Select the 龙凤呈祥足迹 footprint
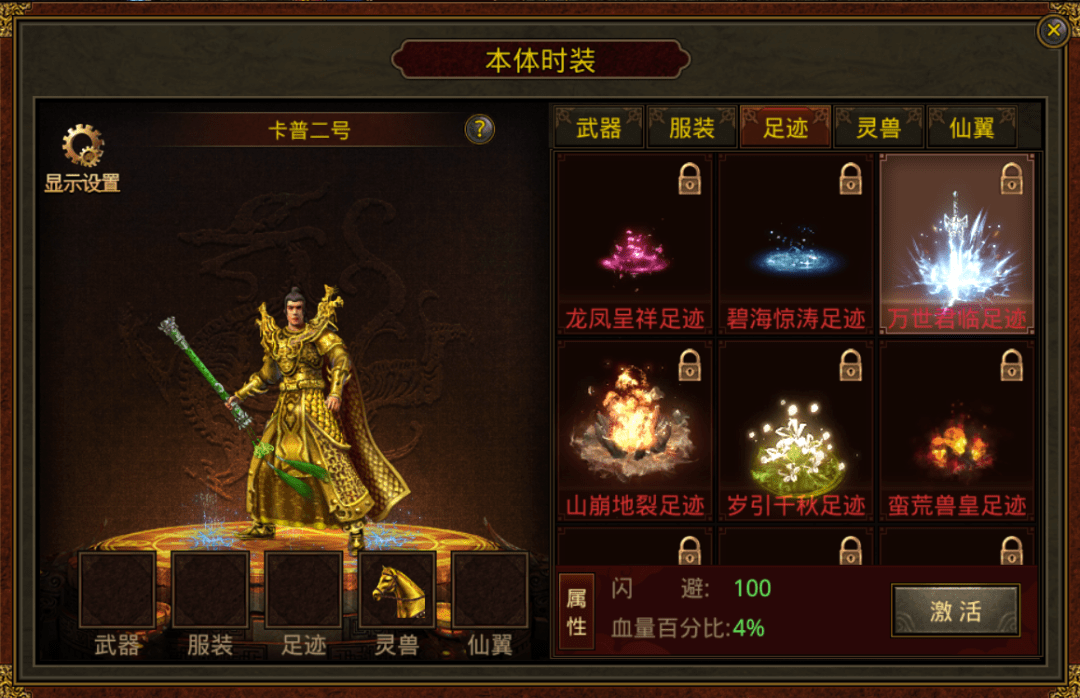The width and height of the screenshot is (1080, 698). (x=634, y=243)
